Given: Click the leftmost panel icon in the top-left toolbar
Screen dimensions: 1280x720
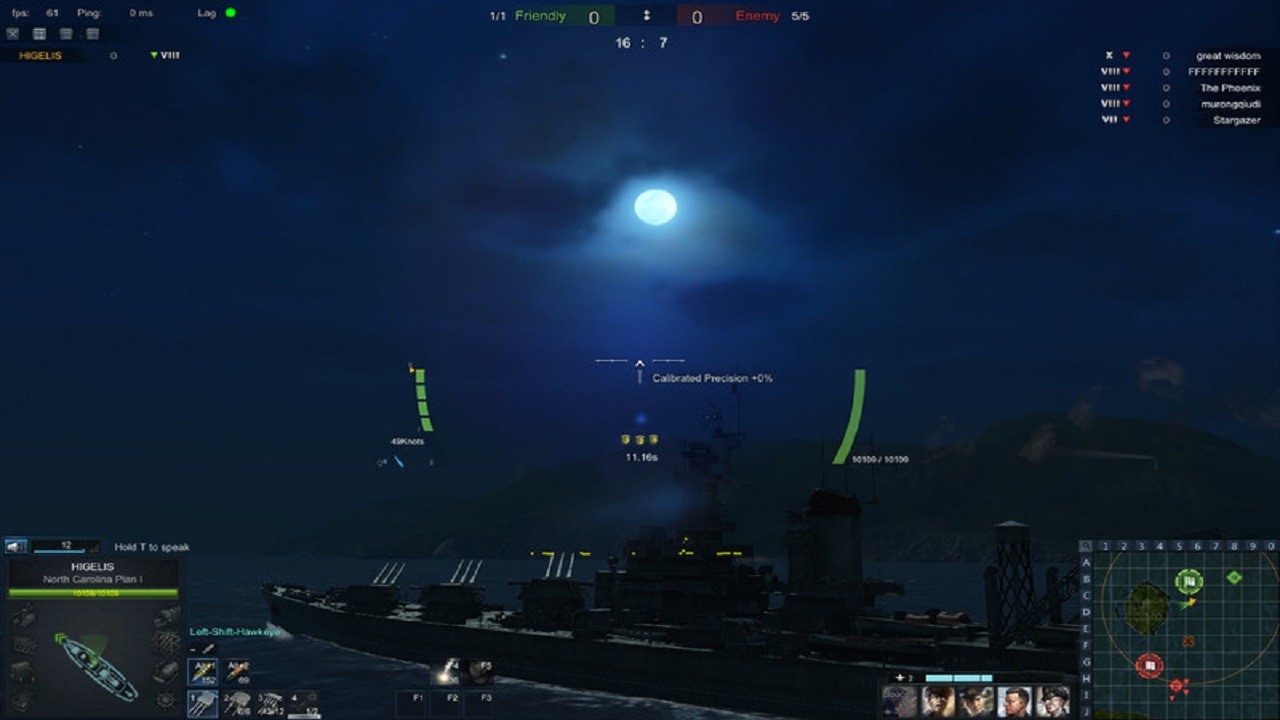Looking at the screenshot, I should [x=11, y=33].
